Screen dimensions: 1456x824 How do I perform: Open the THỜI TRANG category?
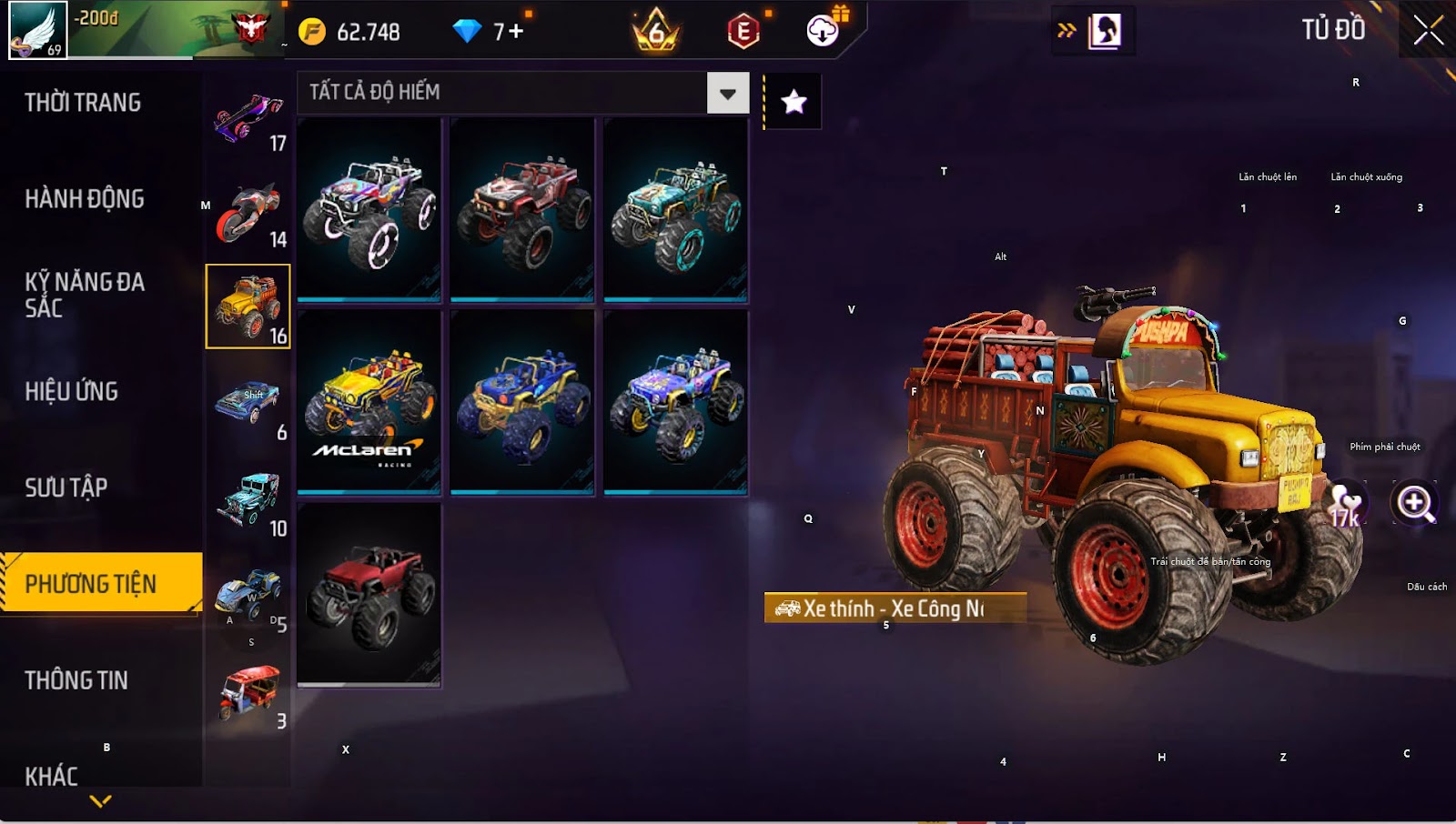tap(83, 103)
